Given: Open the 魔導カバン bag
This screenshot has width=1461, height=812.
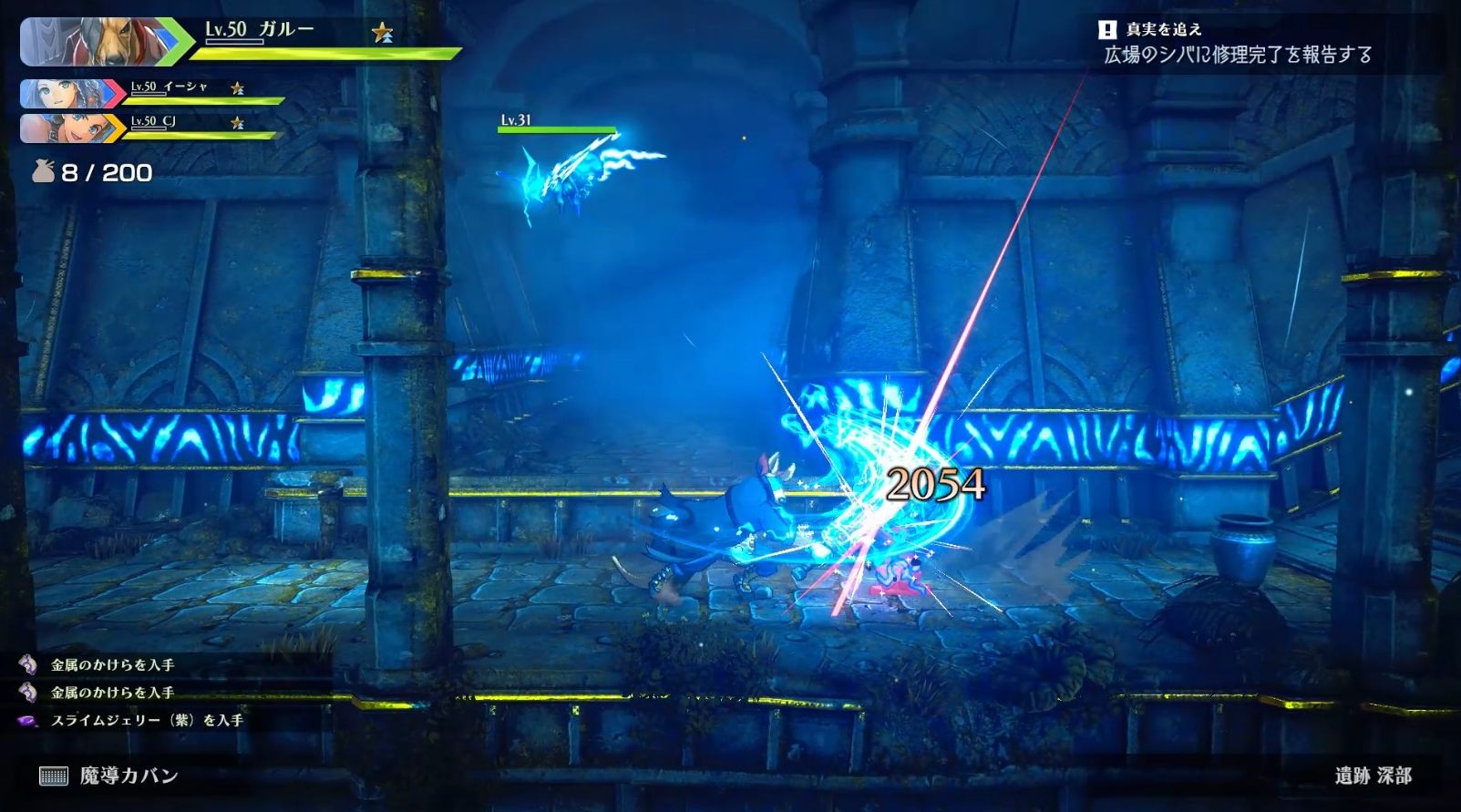Looking at the screenshot, I should [x=109, y=776].
